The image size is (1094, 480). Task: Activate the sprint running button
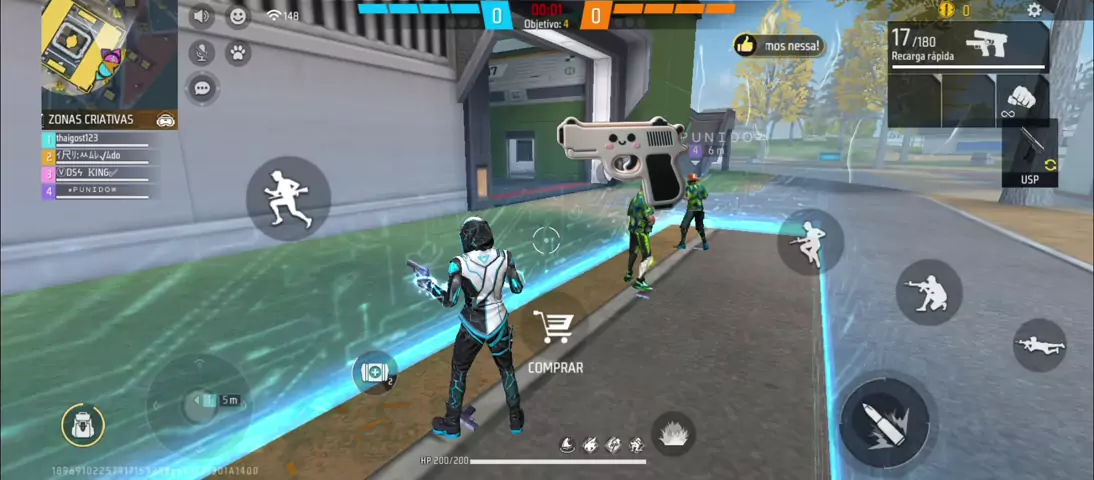point(288,197)
